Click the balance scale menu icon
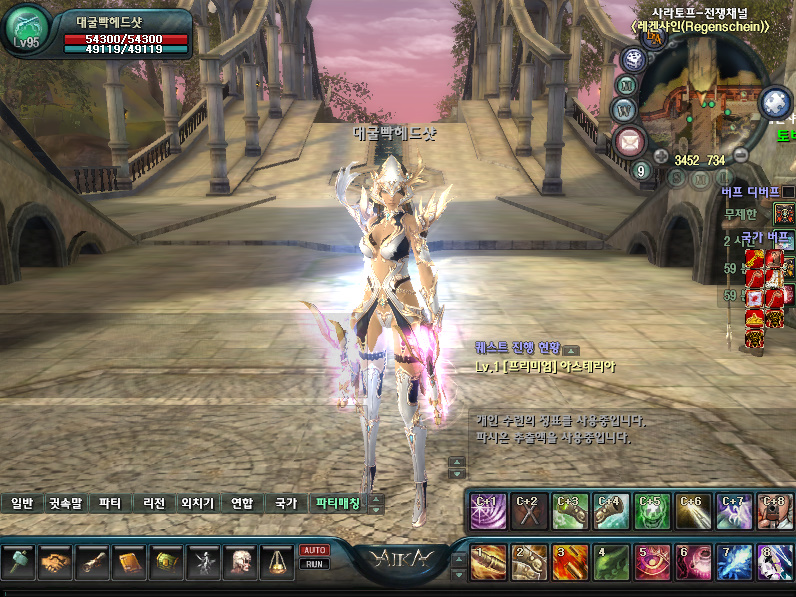 point(277,563)
